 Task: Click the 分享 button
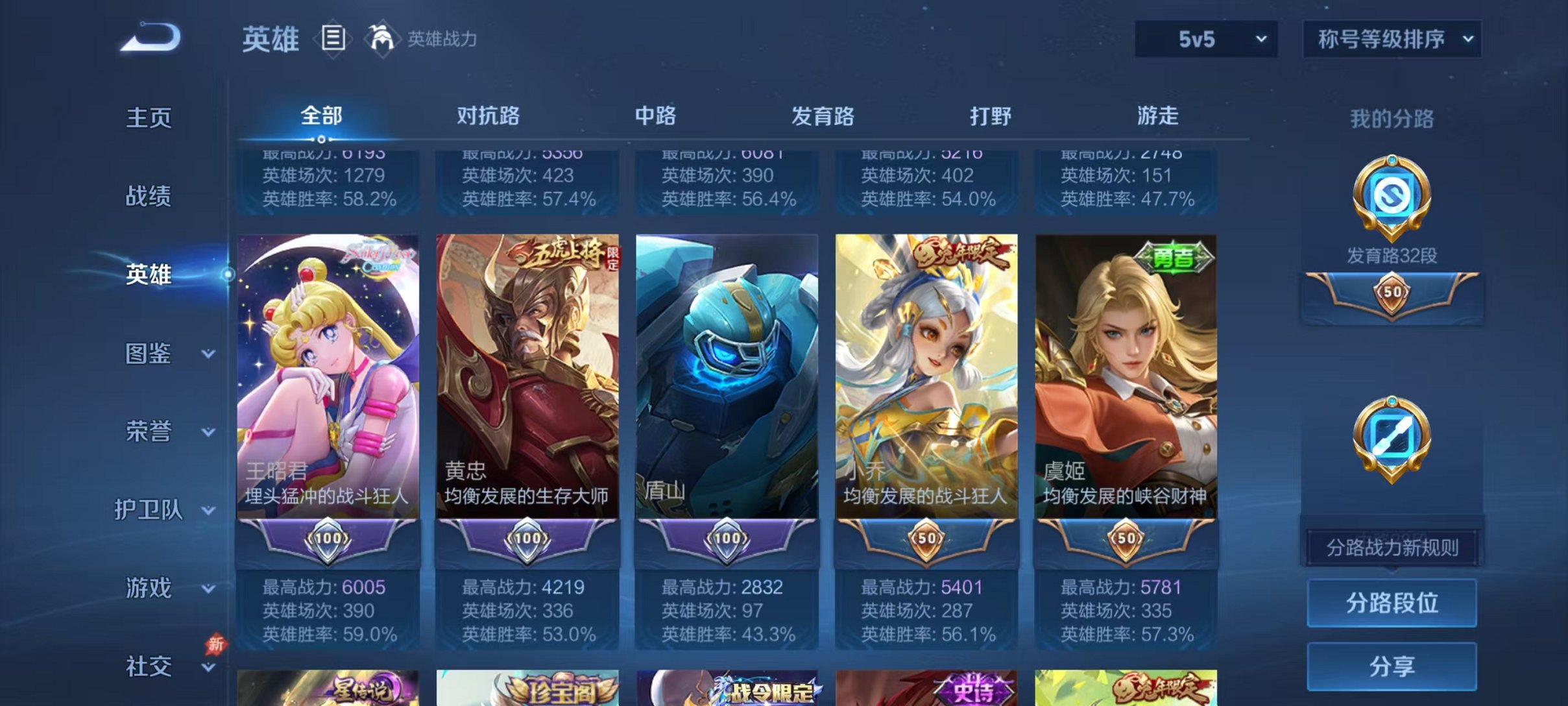[x=1390, y=664]
